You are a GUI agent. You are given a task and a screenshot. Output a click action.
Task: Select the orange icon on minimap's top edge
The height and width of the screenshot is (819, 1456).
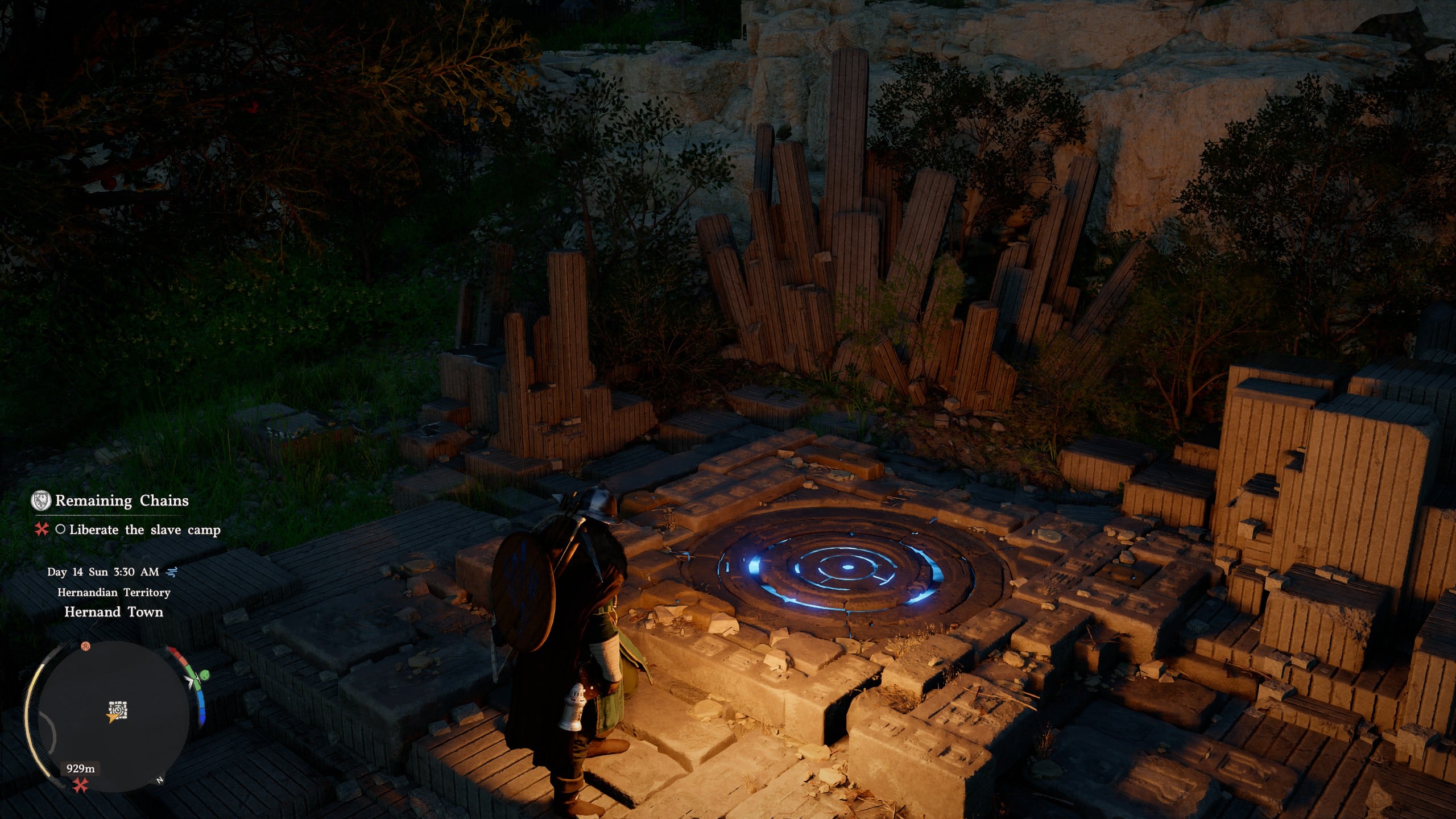coord(85,646)
